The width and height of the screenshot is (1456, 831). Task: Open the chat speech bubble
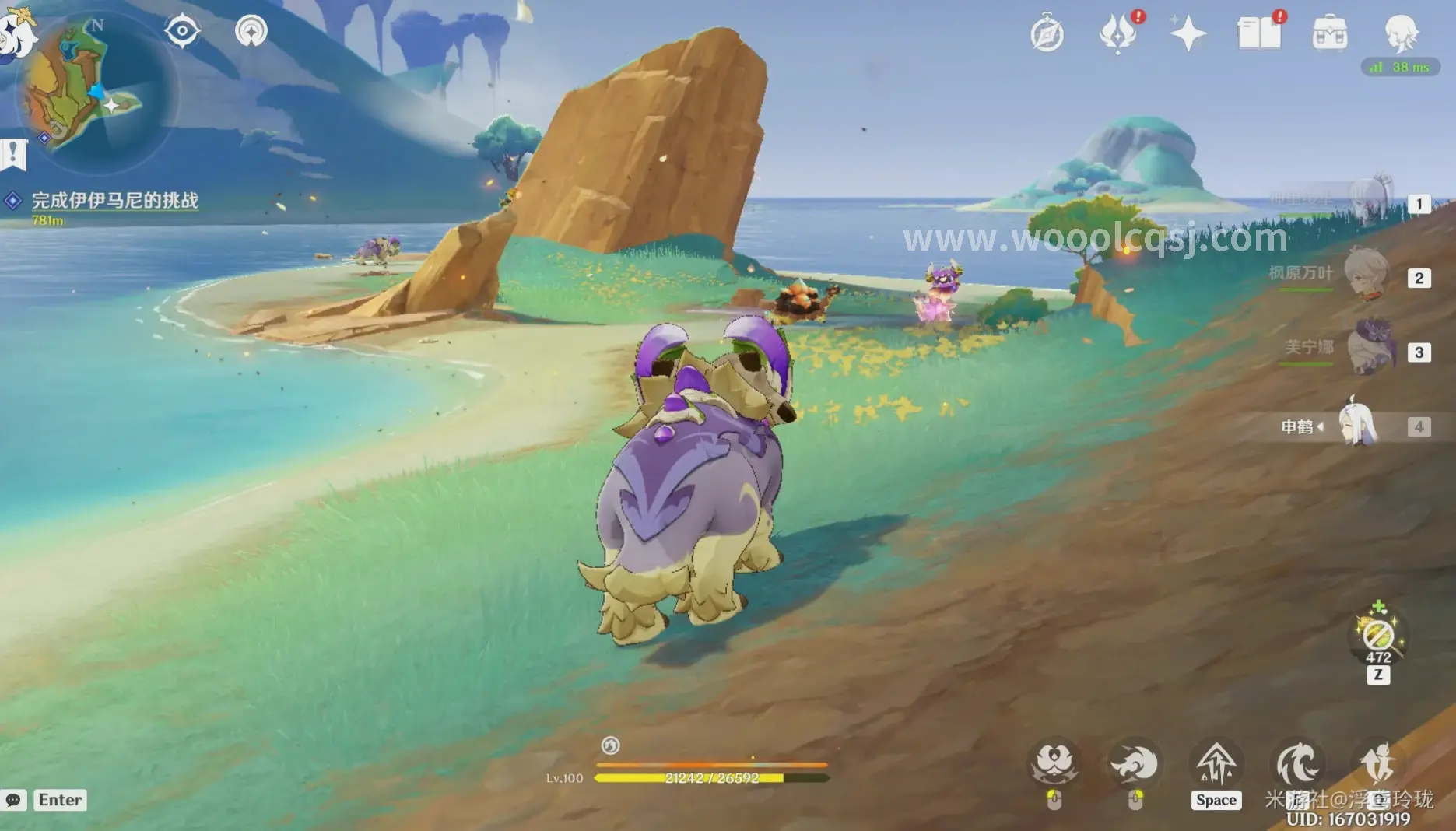[14, 800]
